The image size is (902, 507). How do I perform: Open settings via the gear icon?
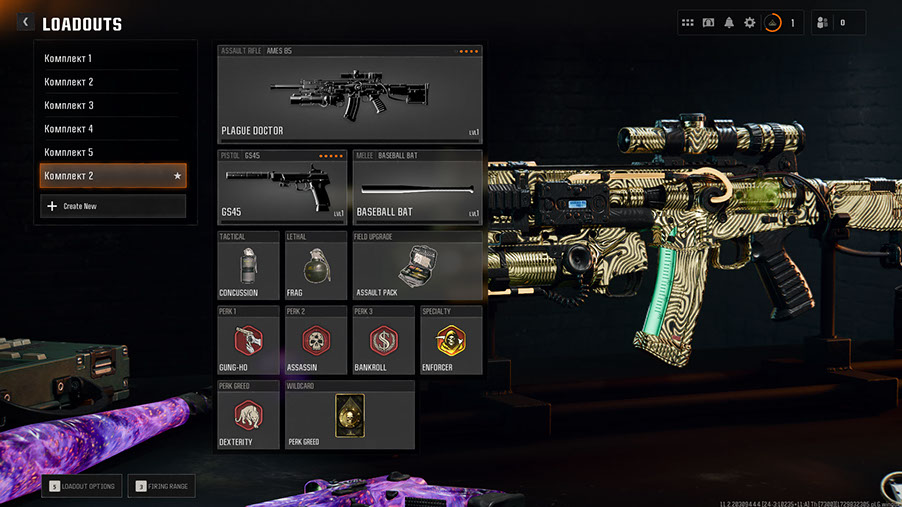point(749,22)
